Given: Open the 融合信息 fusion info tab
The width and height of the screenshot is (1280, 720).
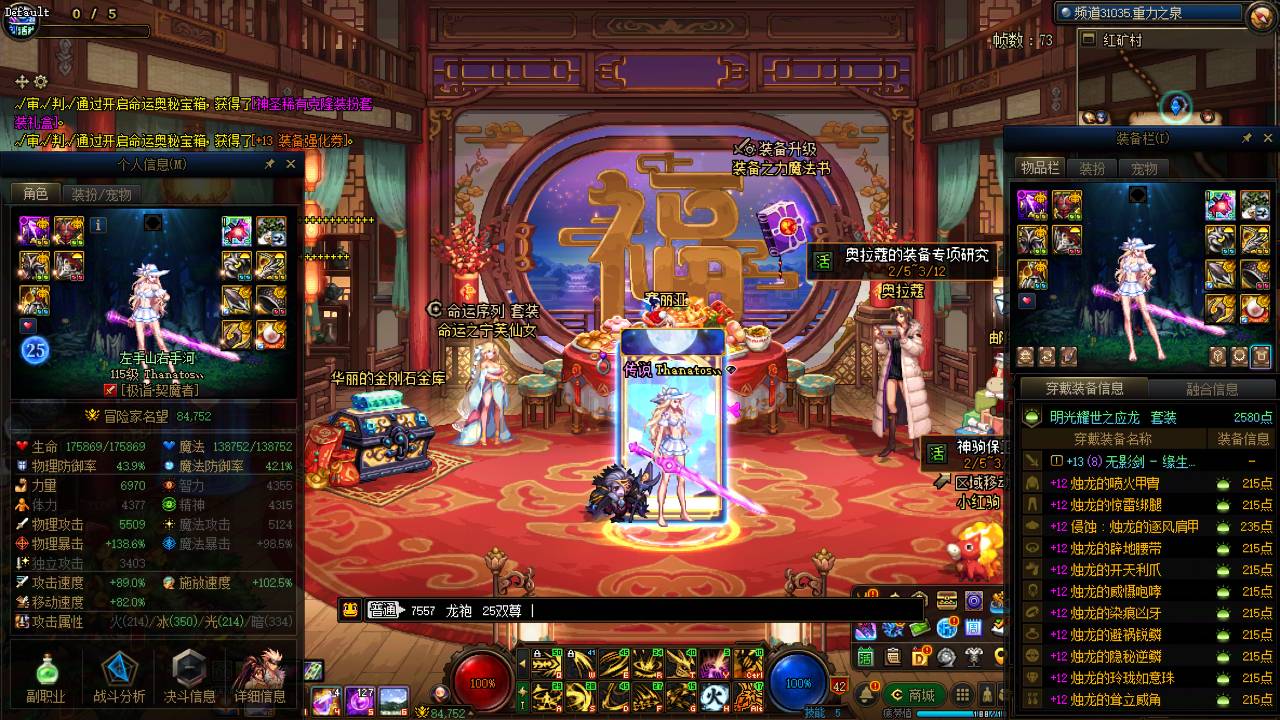Looking at the screenshot, I should (1211, 389).
